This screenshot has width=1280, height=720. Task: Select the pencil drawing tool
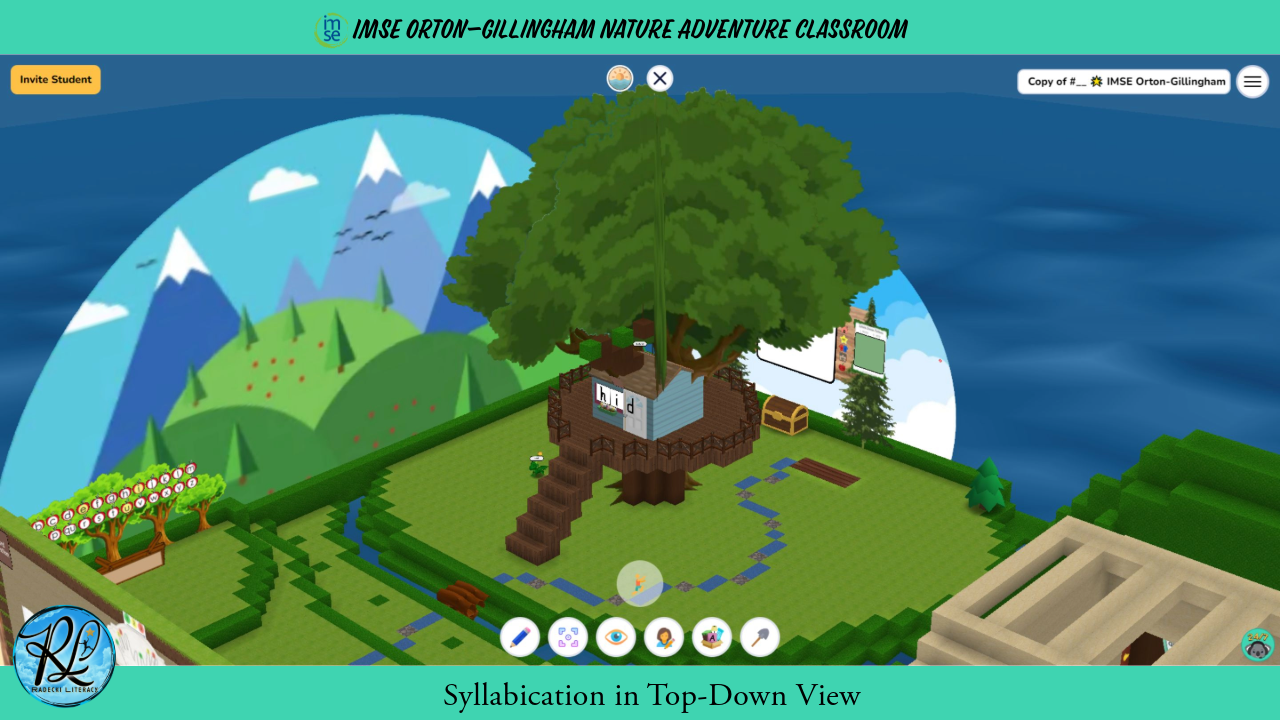pyautogui.click(x=519, y=637)
